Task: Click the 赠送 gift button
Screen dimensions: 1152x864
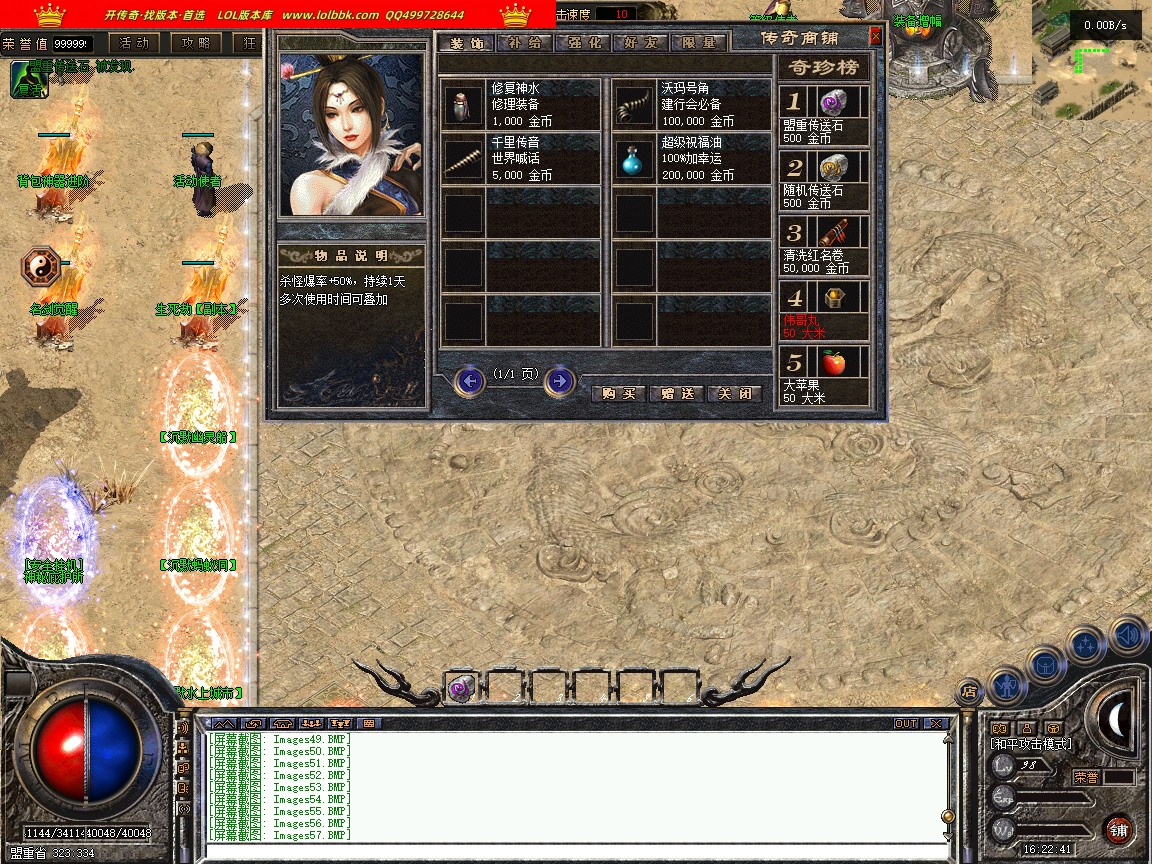Action: pyautogui.click(x=677, y=394)
